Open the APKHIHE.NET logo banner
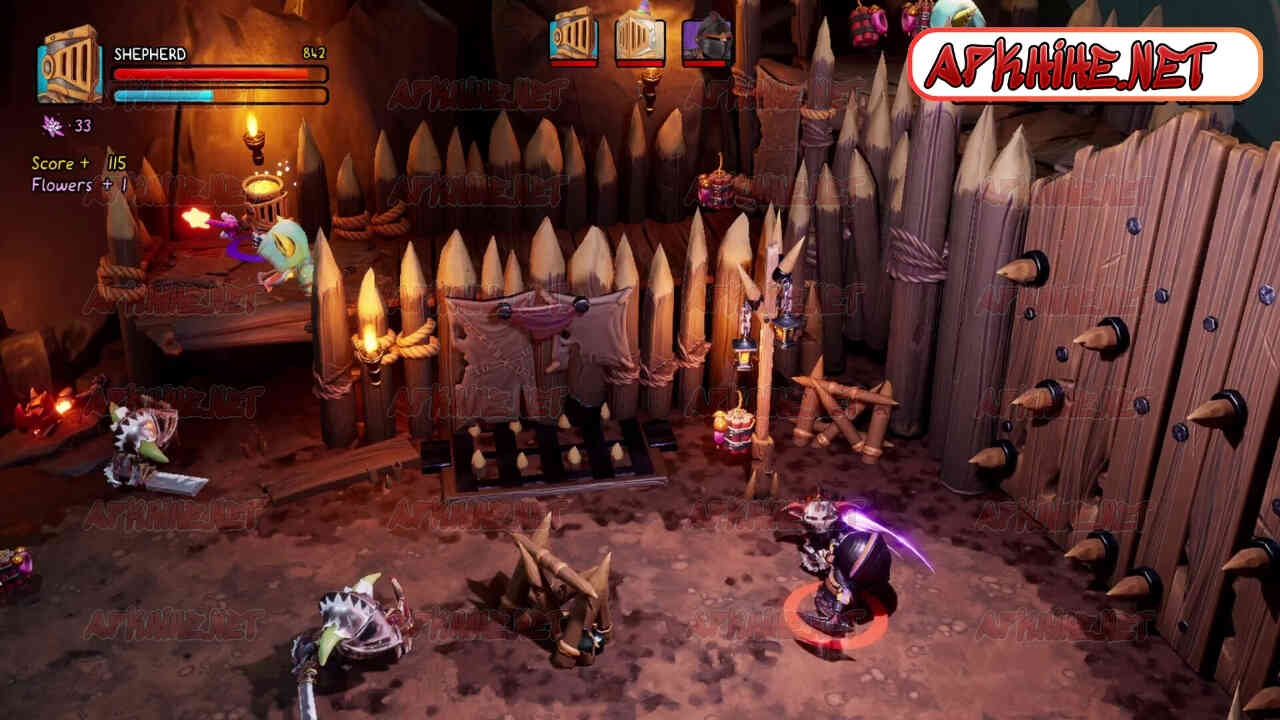This screenshot has width=1280, height=720. pos(1084,64)
